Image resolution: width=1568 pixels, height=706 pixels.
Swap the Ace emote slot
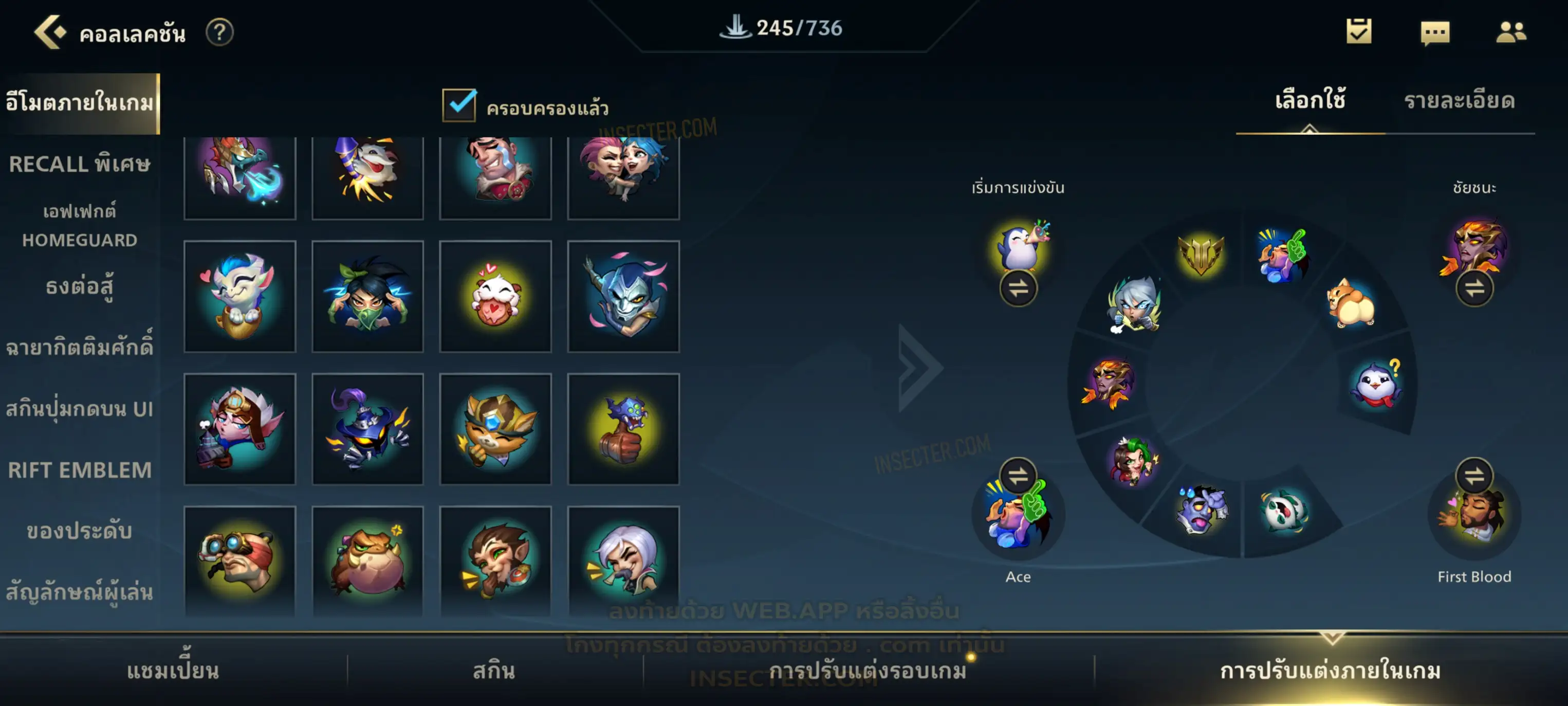click(x=1018, y=475)
